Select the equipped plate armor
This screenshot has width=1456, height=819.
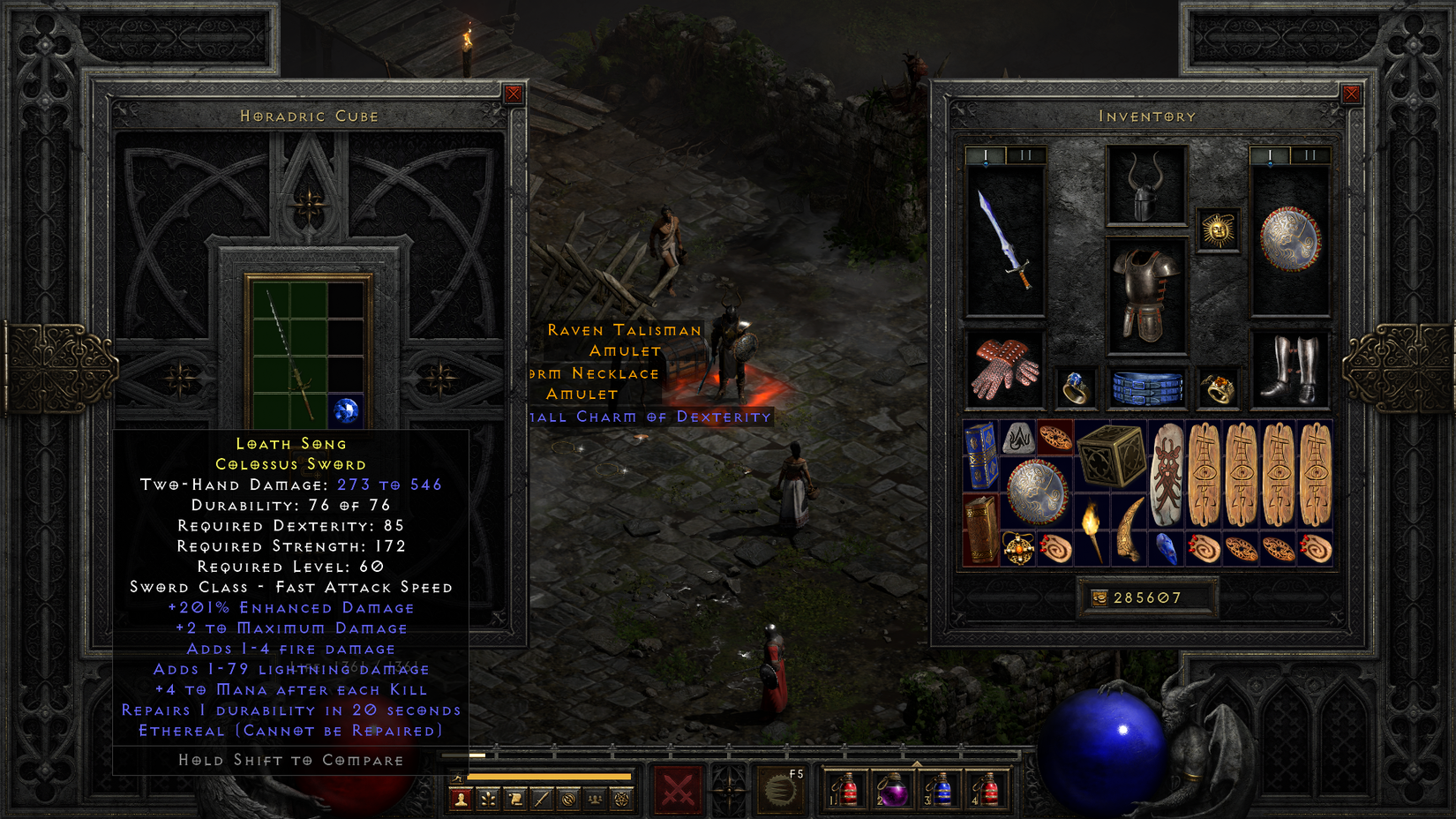point(1145,296)
